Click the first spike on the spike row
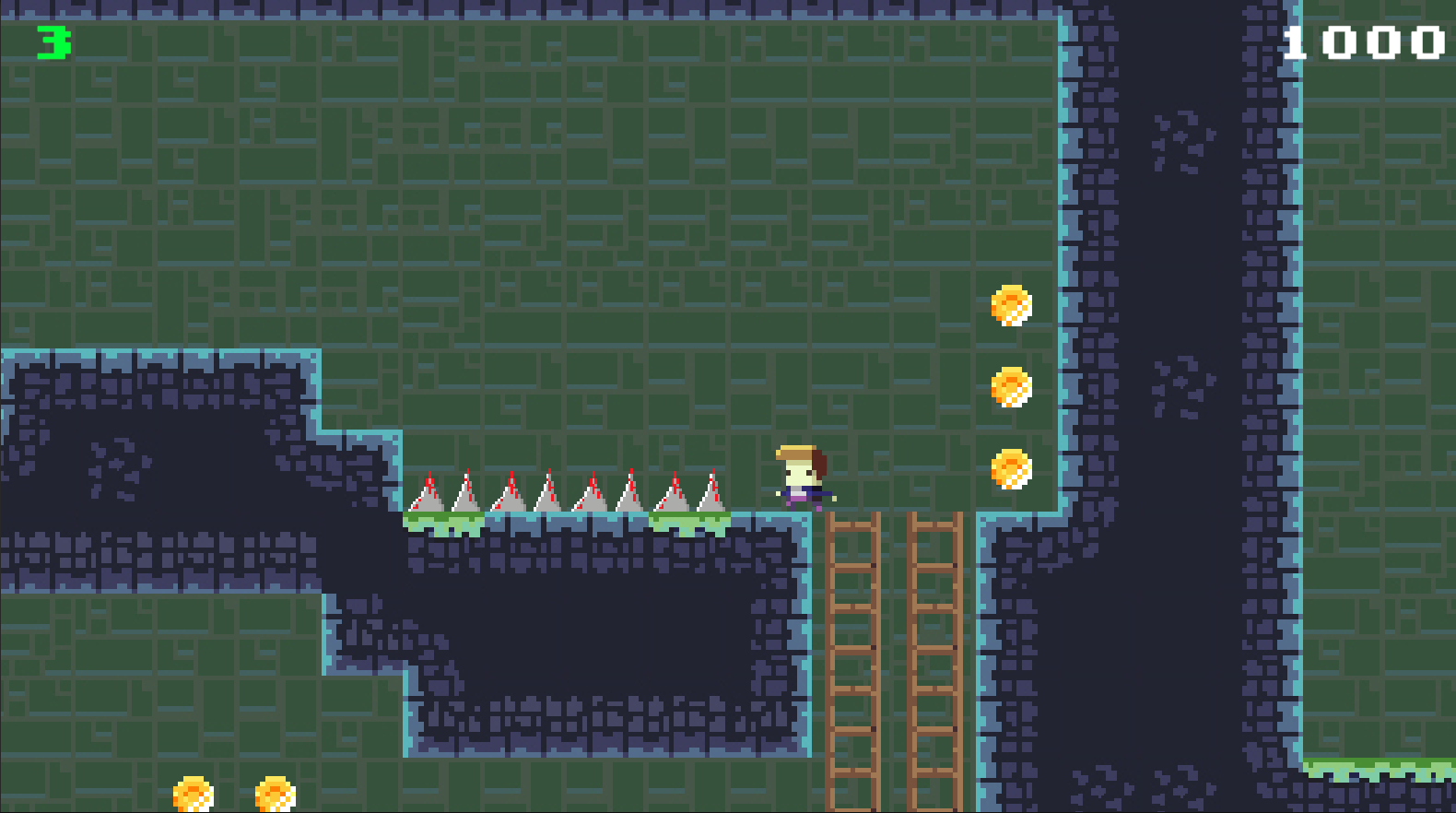Viewport: 1456px width, 813px height. [x=429, y=493]
